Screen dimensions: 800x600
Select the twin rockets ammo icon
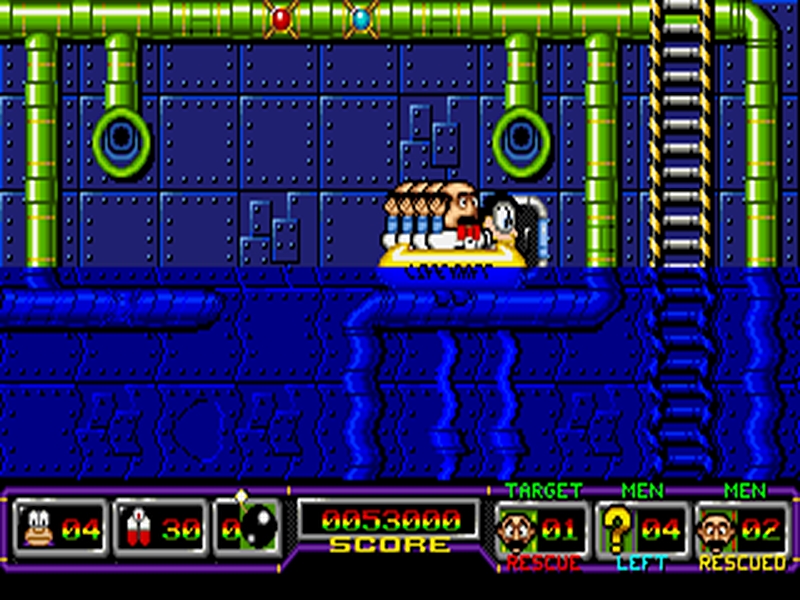pyautogui.click(x=136, y=529)
